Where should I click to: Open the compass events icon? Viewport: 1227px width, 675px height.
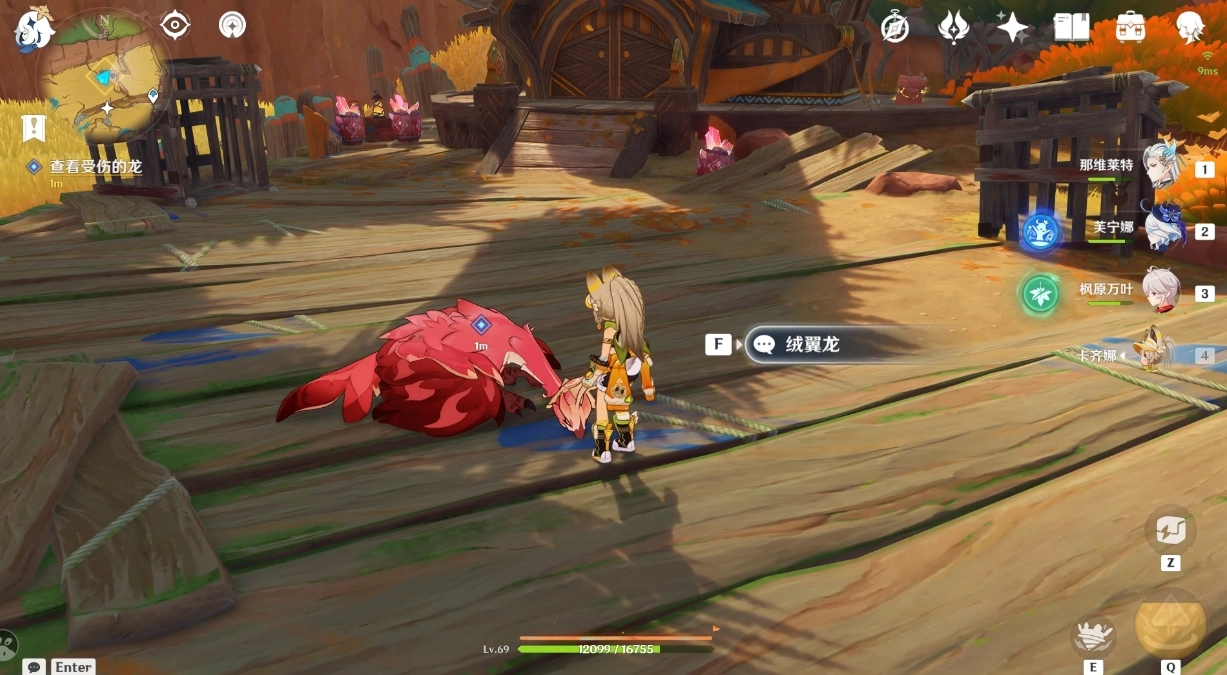(895, 27)
